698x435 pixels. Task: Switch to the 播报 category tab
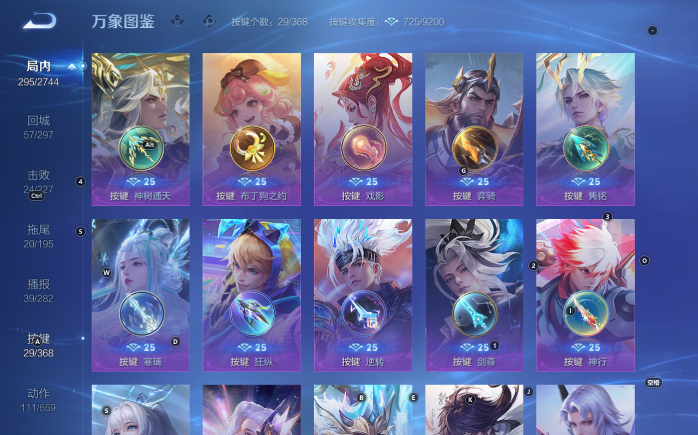(38, 290)
